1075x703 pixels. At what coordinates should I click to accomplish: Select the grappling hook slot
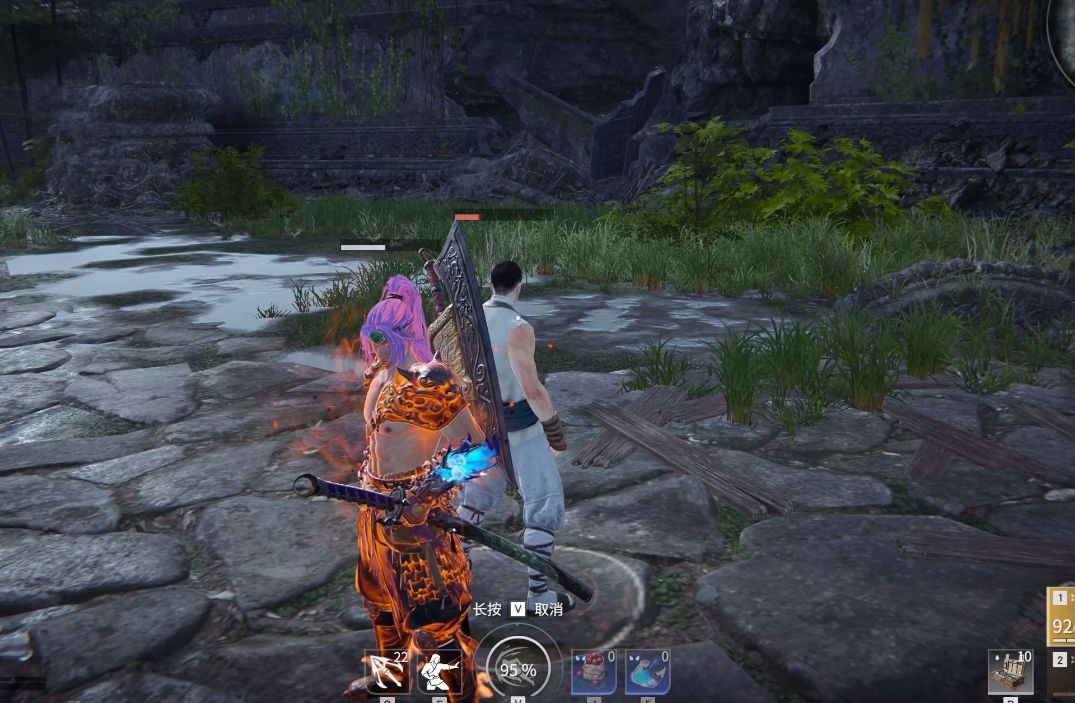[386, 671]
